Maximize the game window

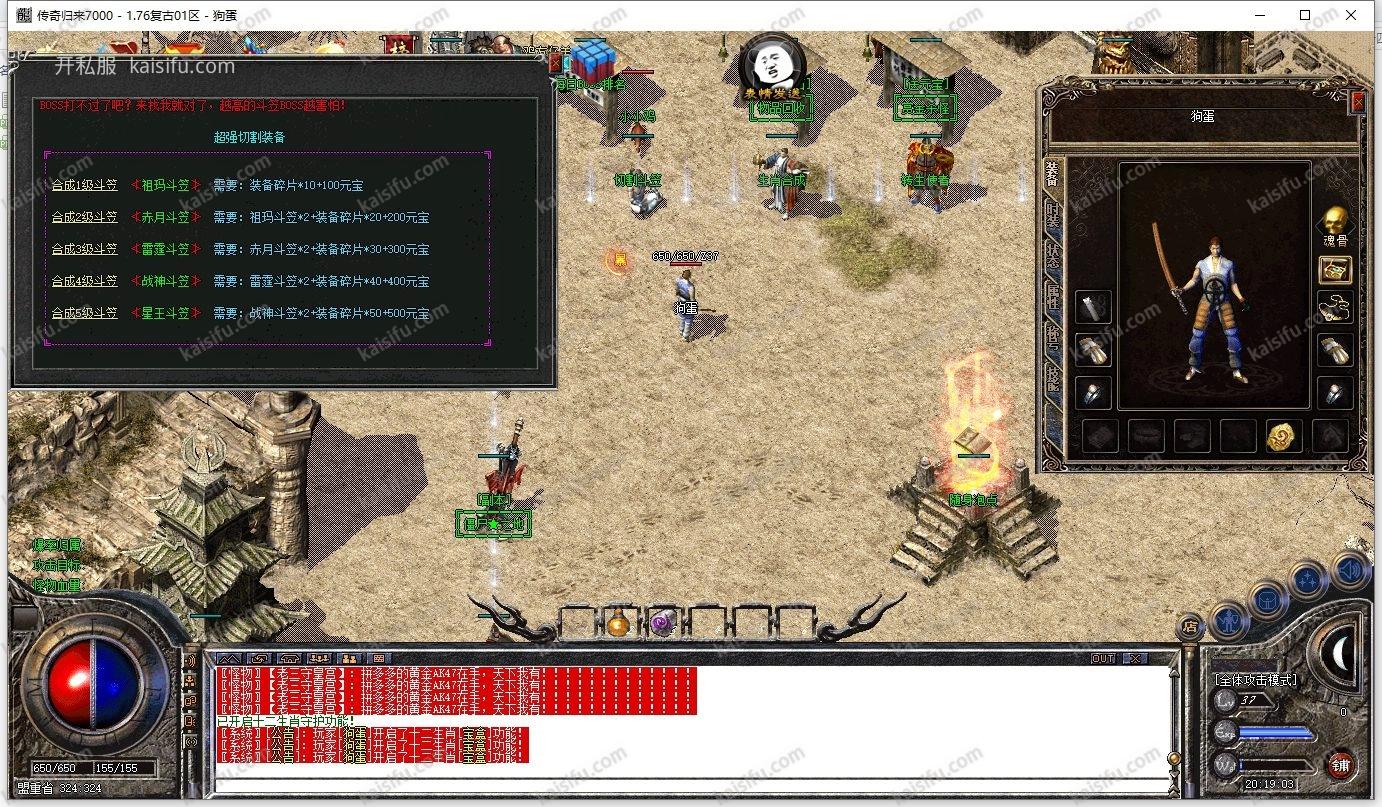tap(1304, 15)
